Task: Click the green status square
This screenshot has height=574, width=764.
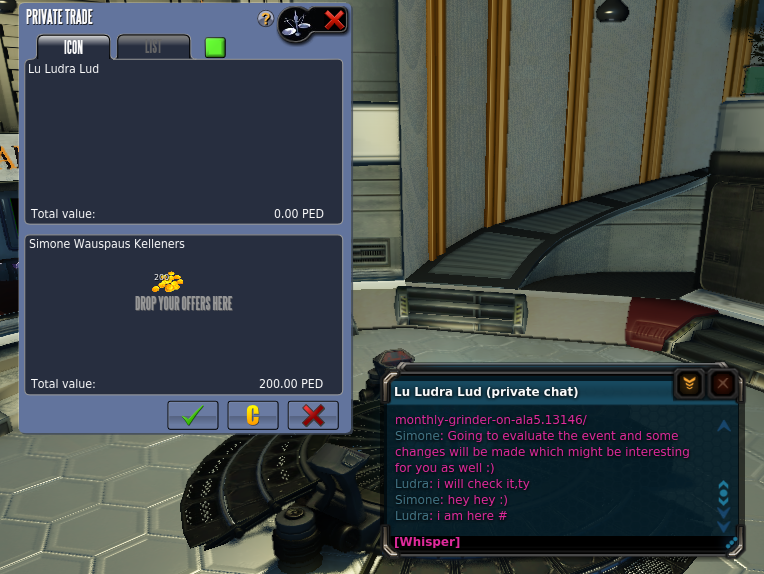Action: (215, 47)
